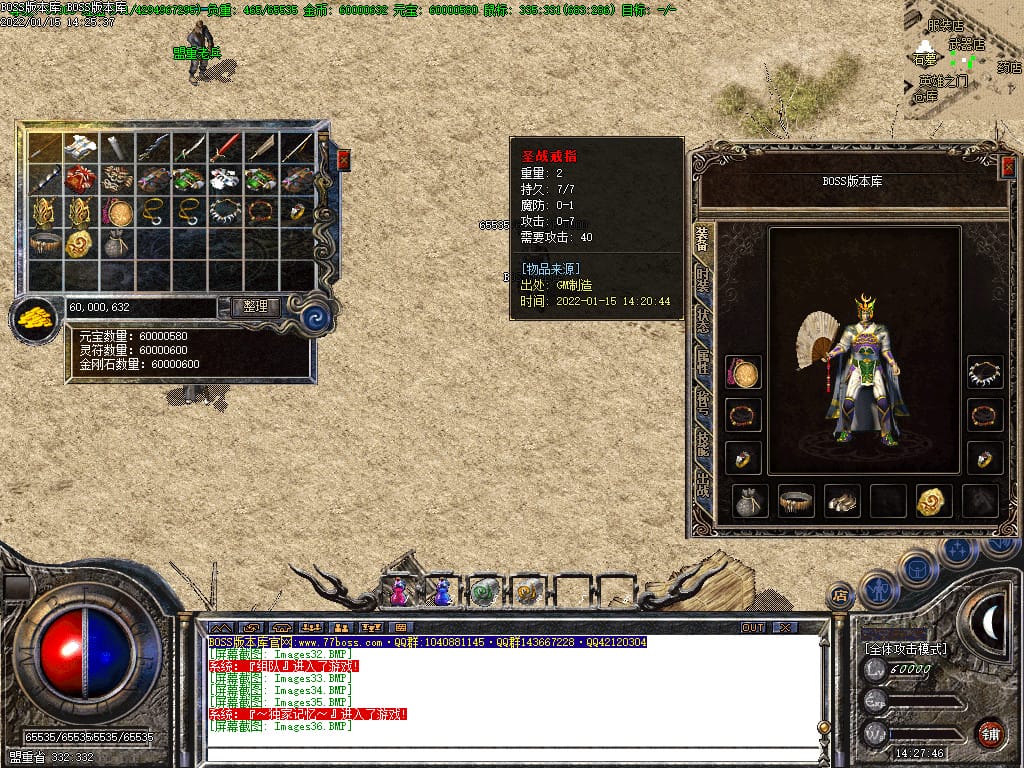Image resolution: width=1024 pixels, height=768 pixels.
Task: Close the inventory bag window
Action: [x=344, y=159]
